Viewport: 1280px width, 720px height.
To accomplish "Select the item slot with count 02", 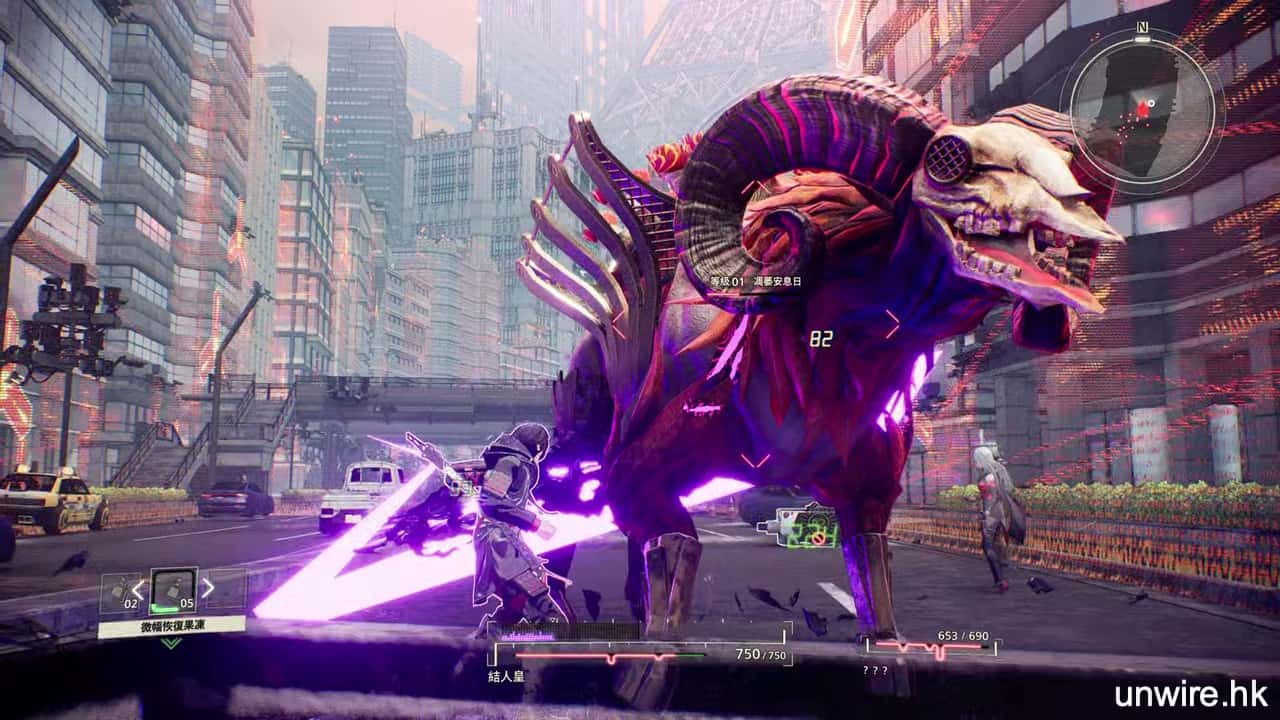I will [x=121, y=591].
